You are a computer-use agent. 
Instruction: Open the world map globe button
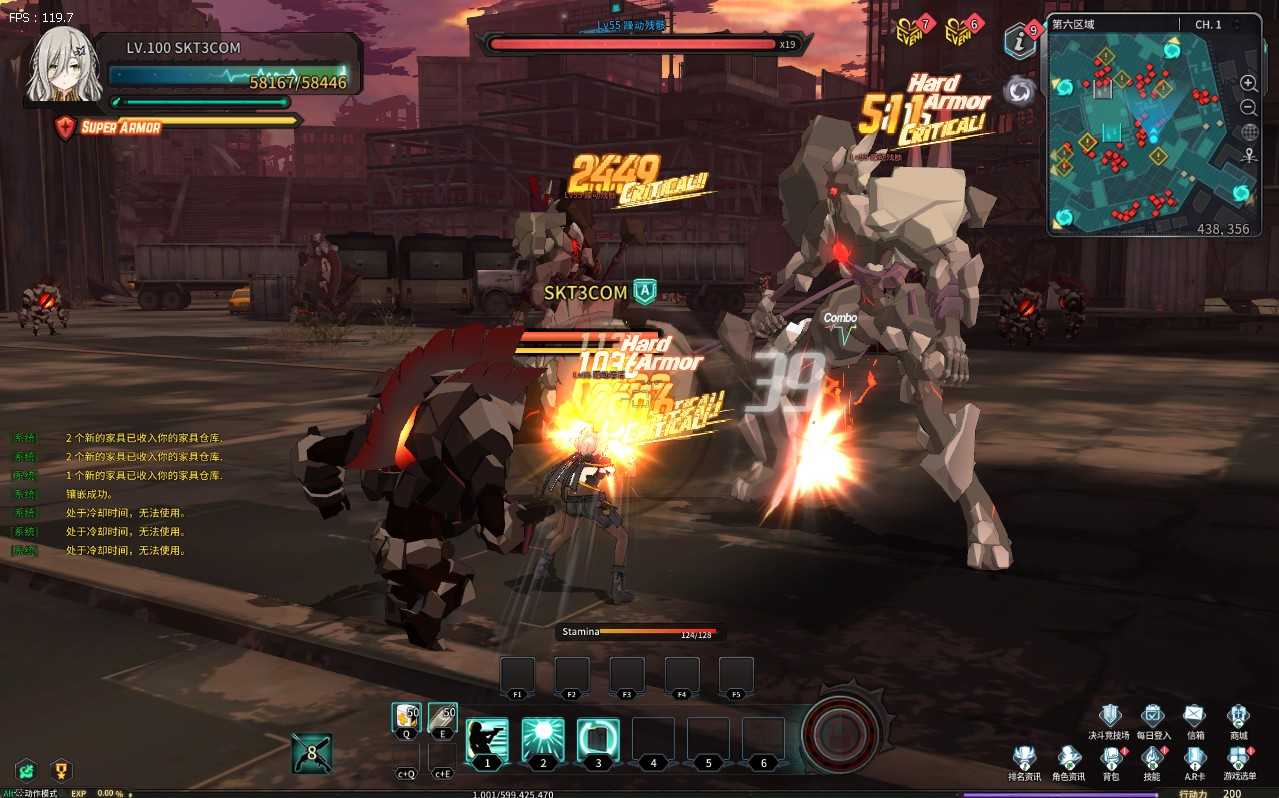point(1249,132)
